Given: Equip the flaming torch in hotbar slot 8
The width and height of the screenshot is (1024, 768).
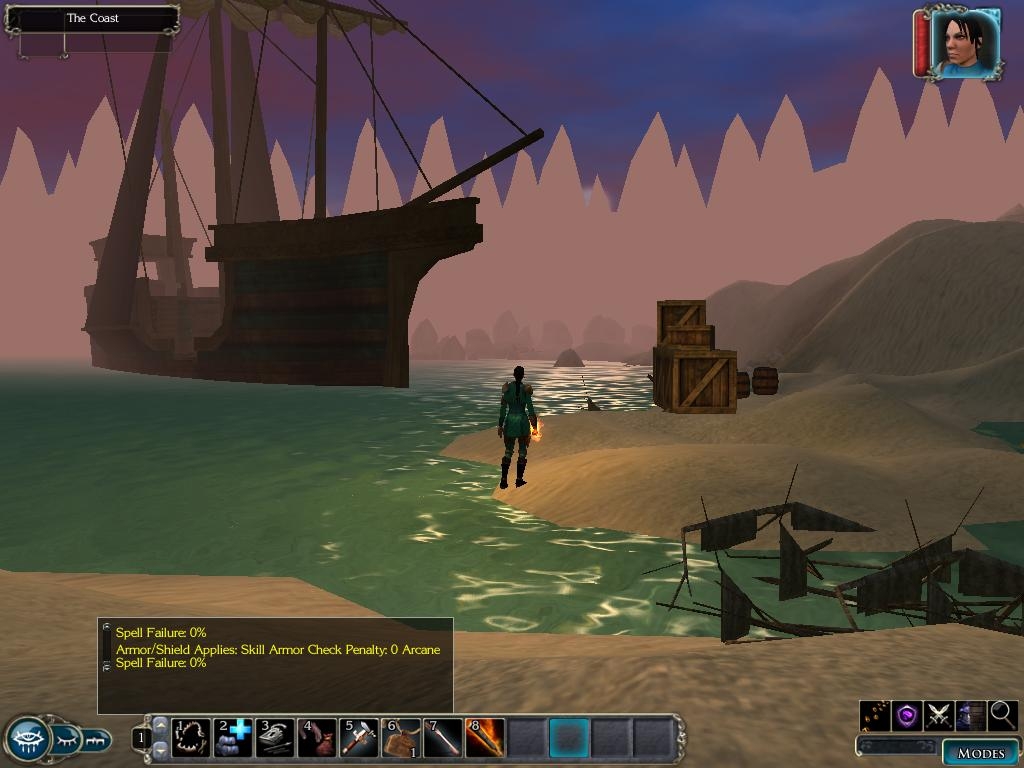Looking at the screenshot, I should (485, 738).
